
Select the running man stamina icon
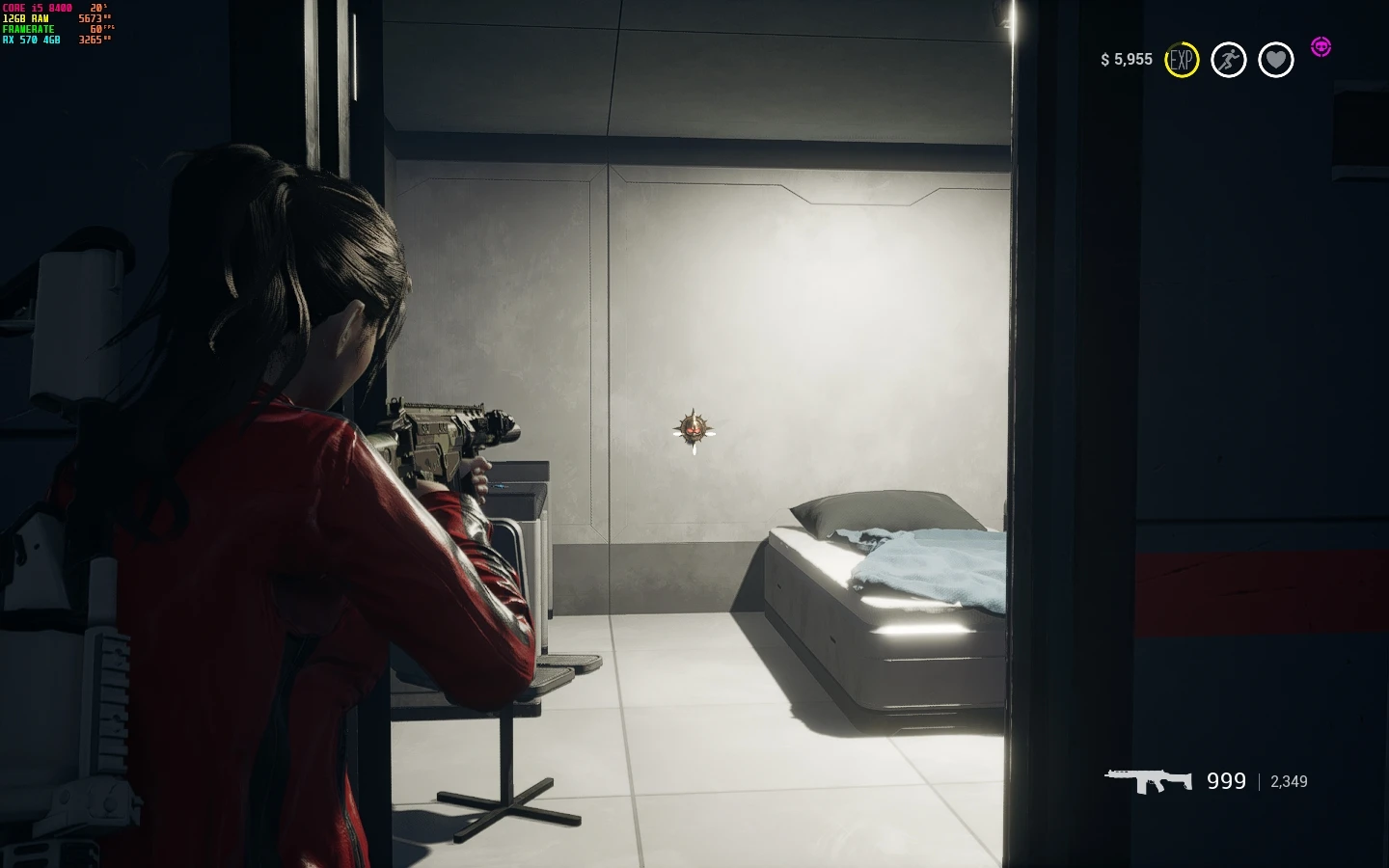pyautogui.click(x=1228, y=60)
